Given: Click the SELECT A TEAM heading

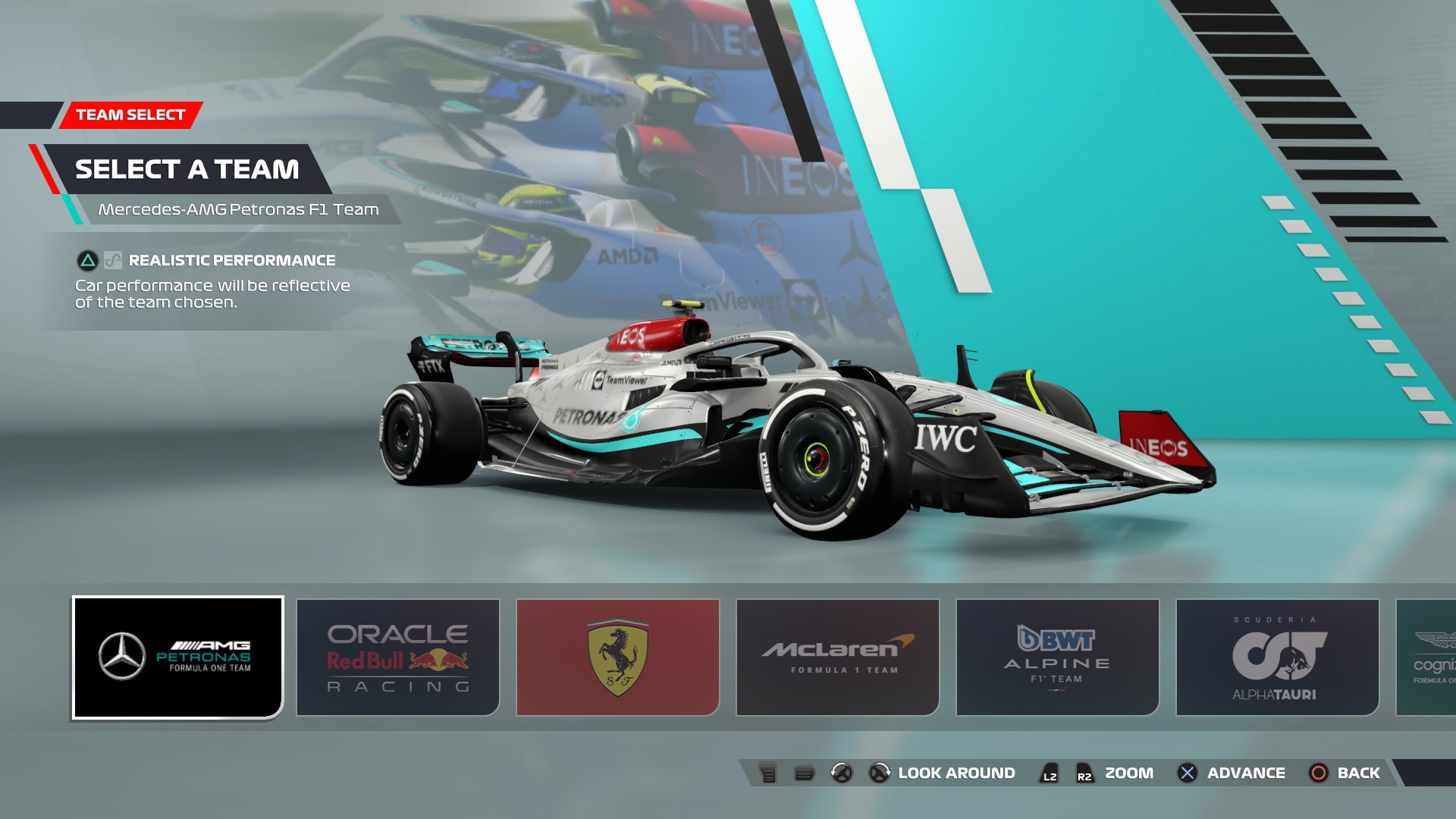Looking at the screenshot, I should tap(187, 169).
